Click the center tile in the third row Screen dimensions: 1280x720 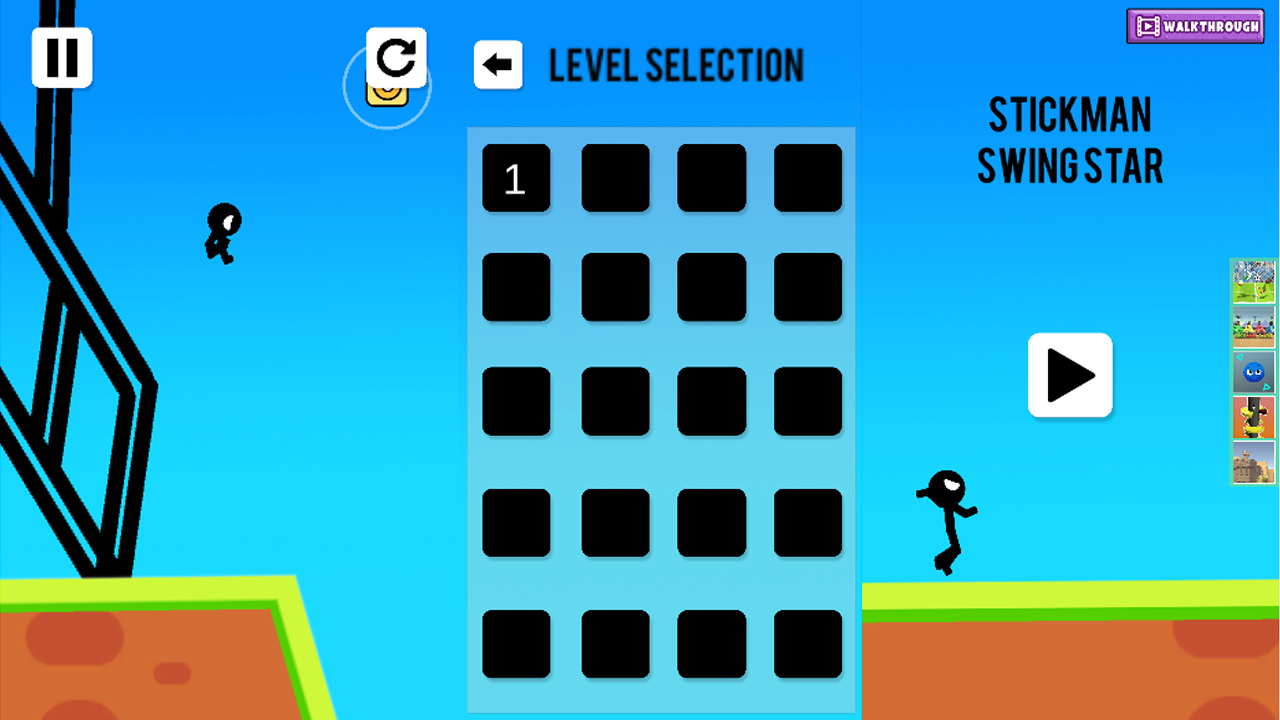(x=616, y=401)
